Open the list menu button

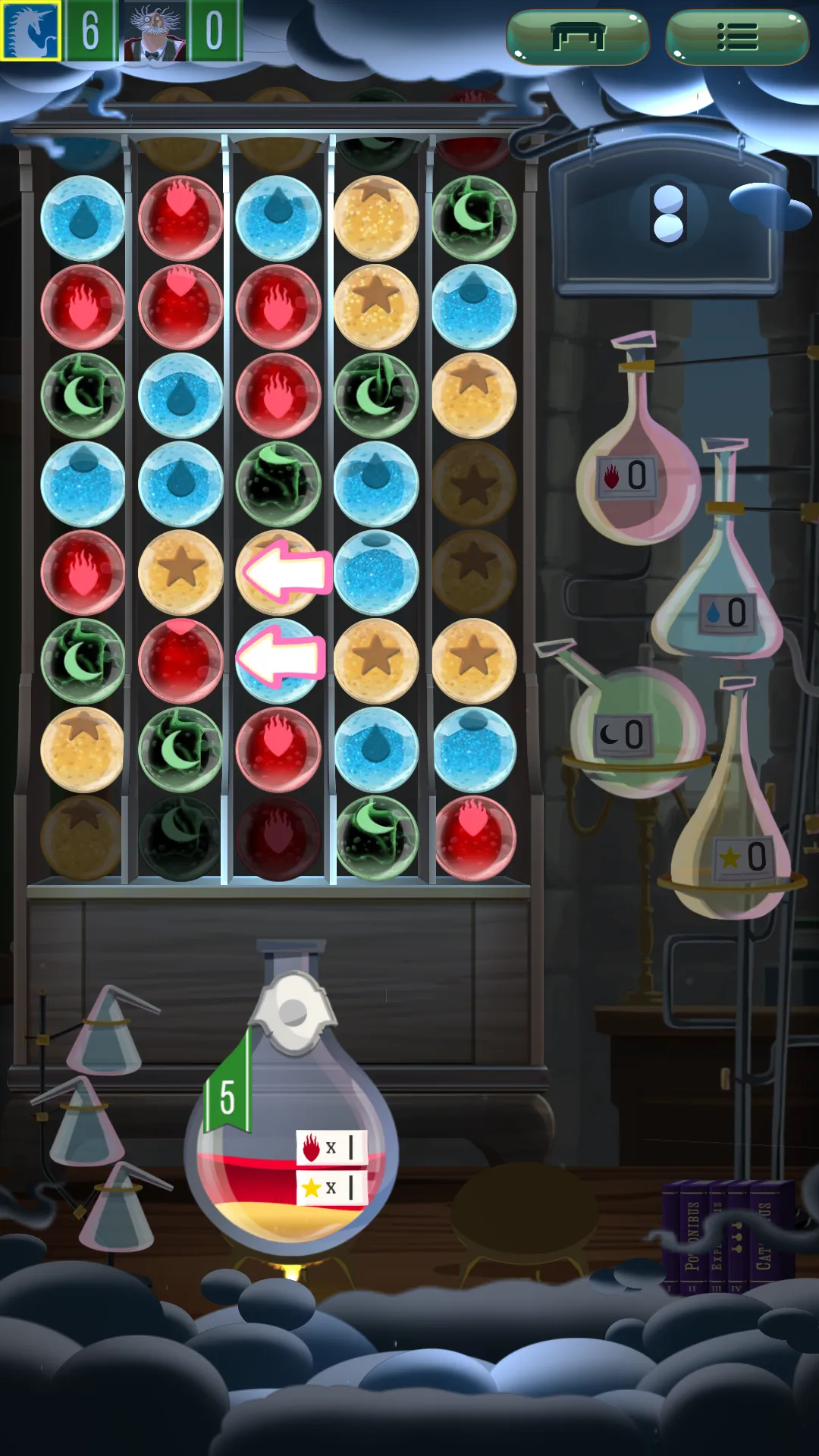coord(736,36)
